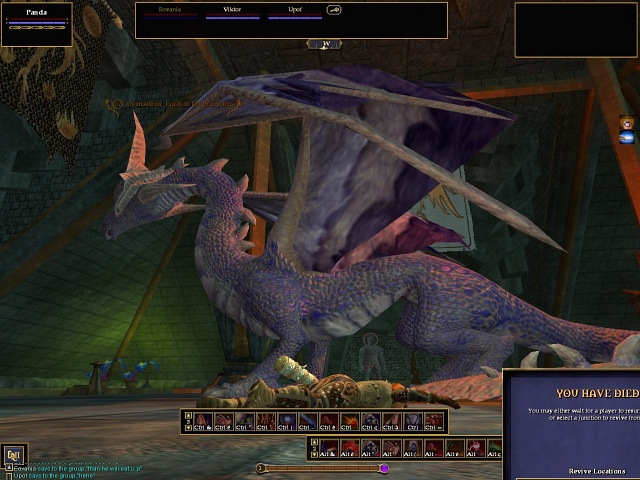Switch upper hotbar page with up arrow

(x=188, y=414)
